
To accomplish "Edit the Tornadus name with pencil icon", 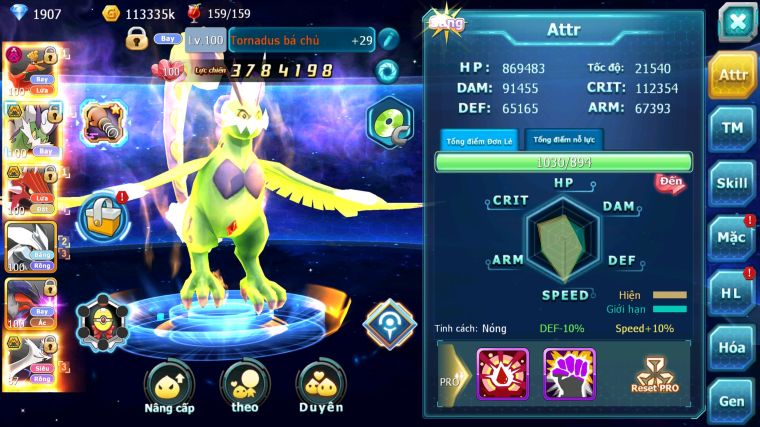I will point(388,40).
